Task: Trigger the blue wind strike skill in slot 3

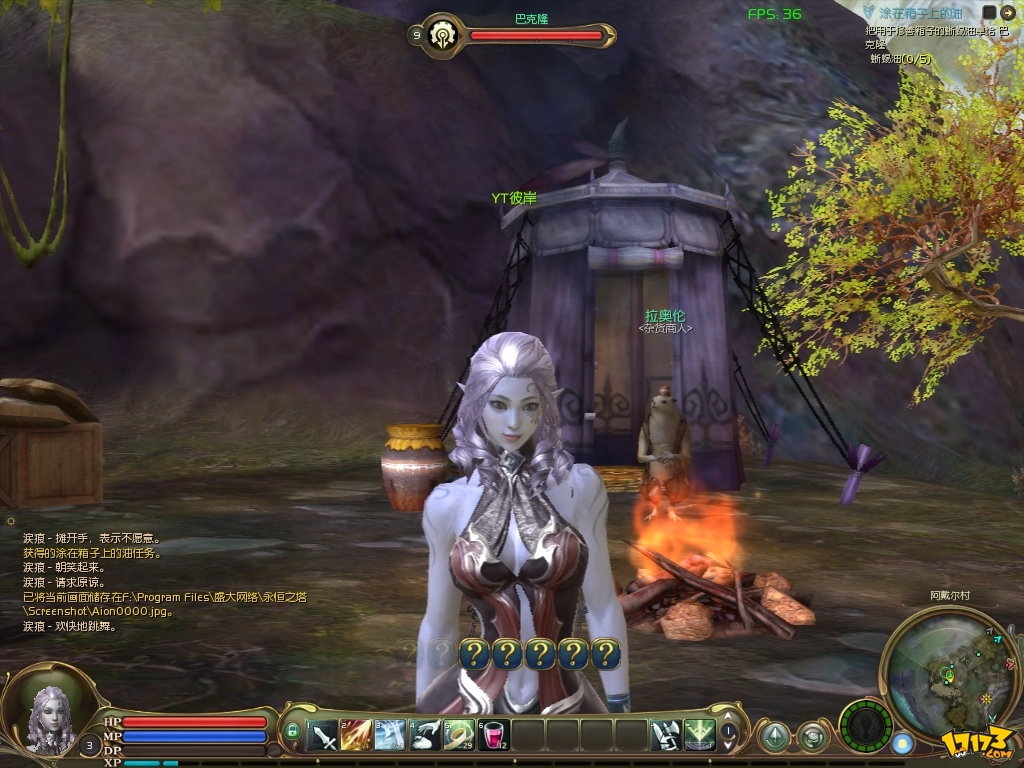Action: point(391,735)
